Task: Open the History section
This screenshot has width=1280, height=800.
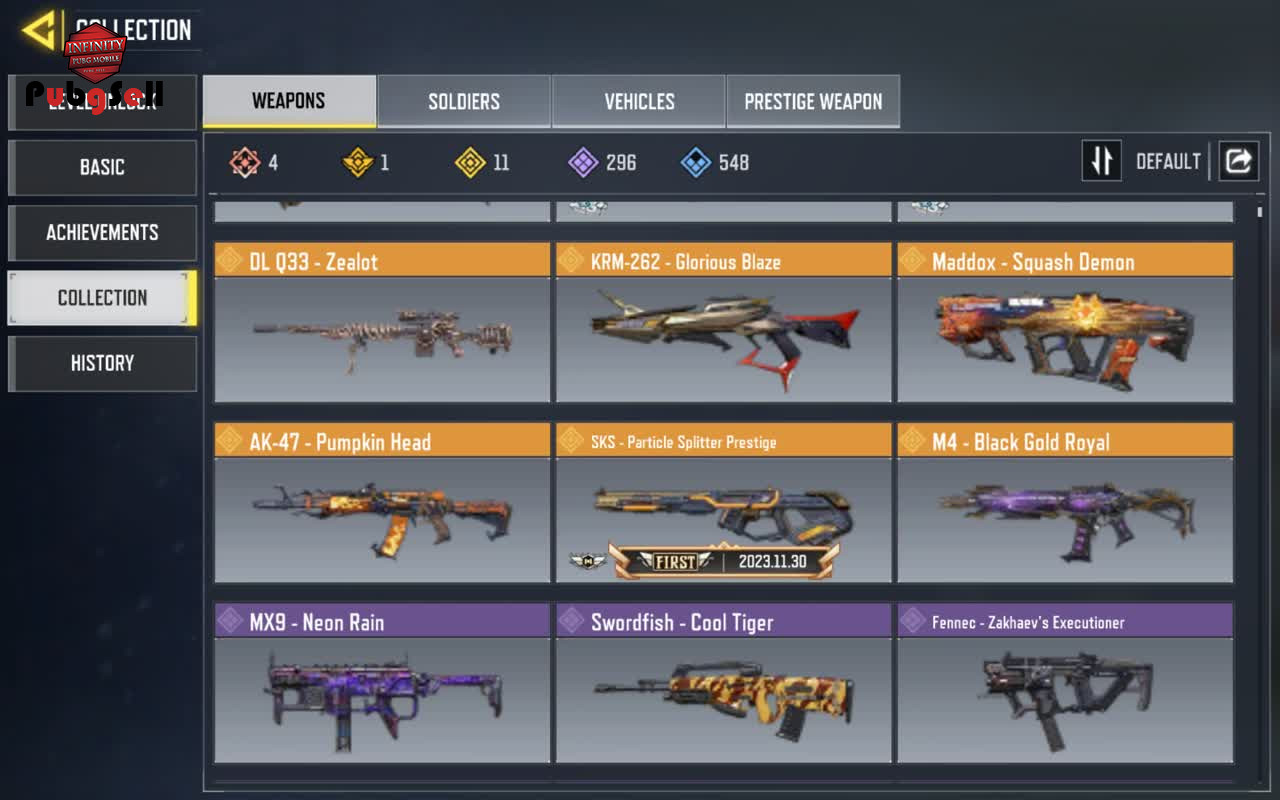Action: pyautogui.click(x=102, y=363)
